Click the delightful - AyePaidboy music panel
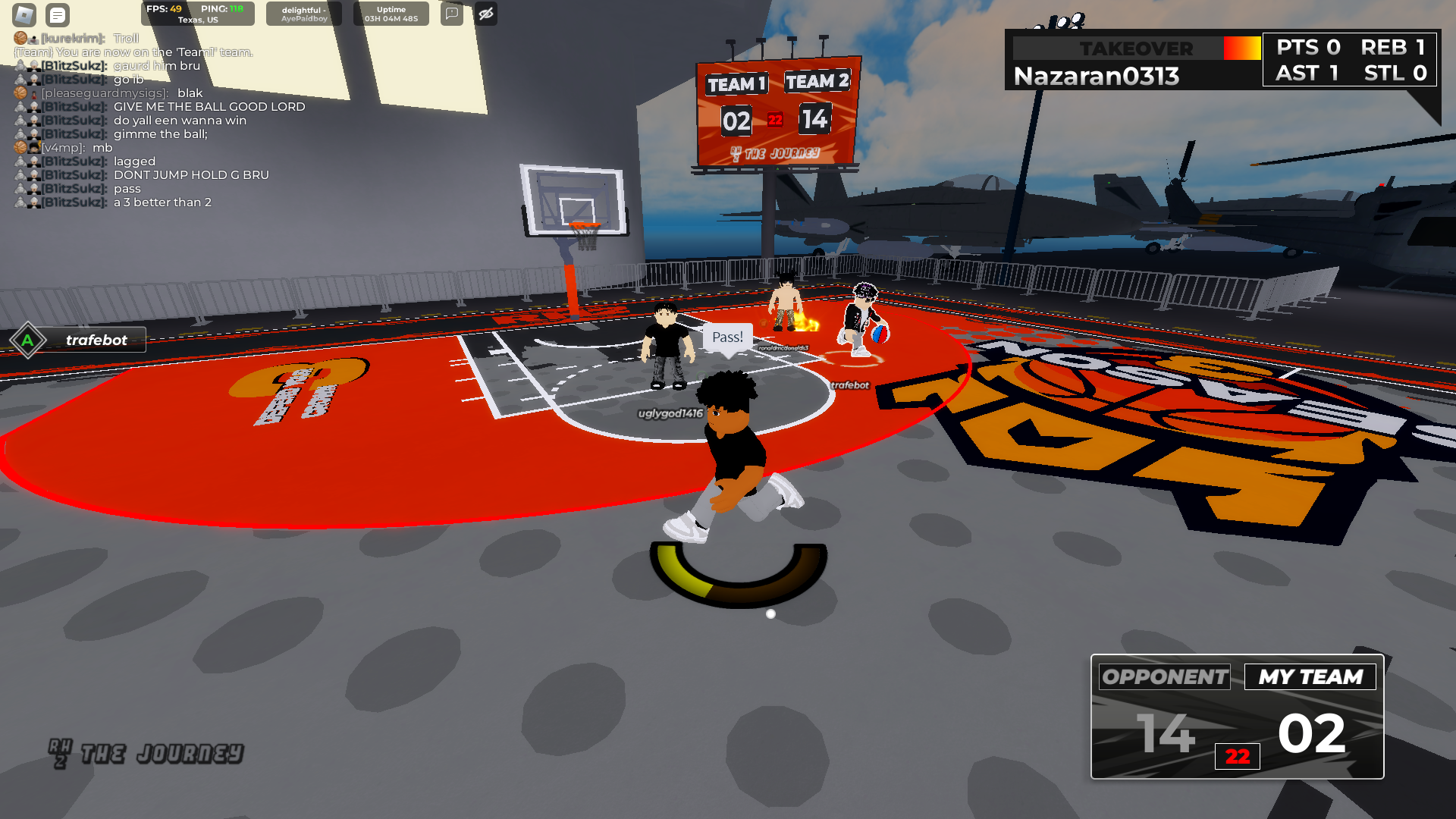 coord(304,14)
